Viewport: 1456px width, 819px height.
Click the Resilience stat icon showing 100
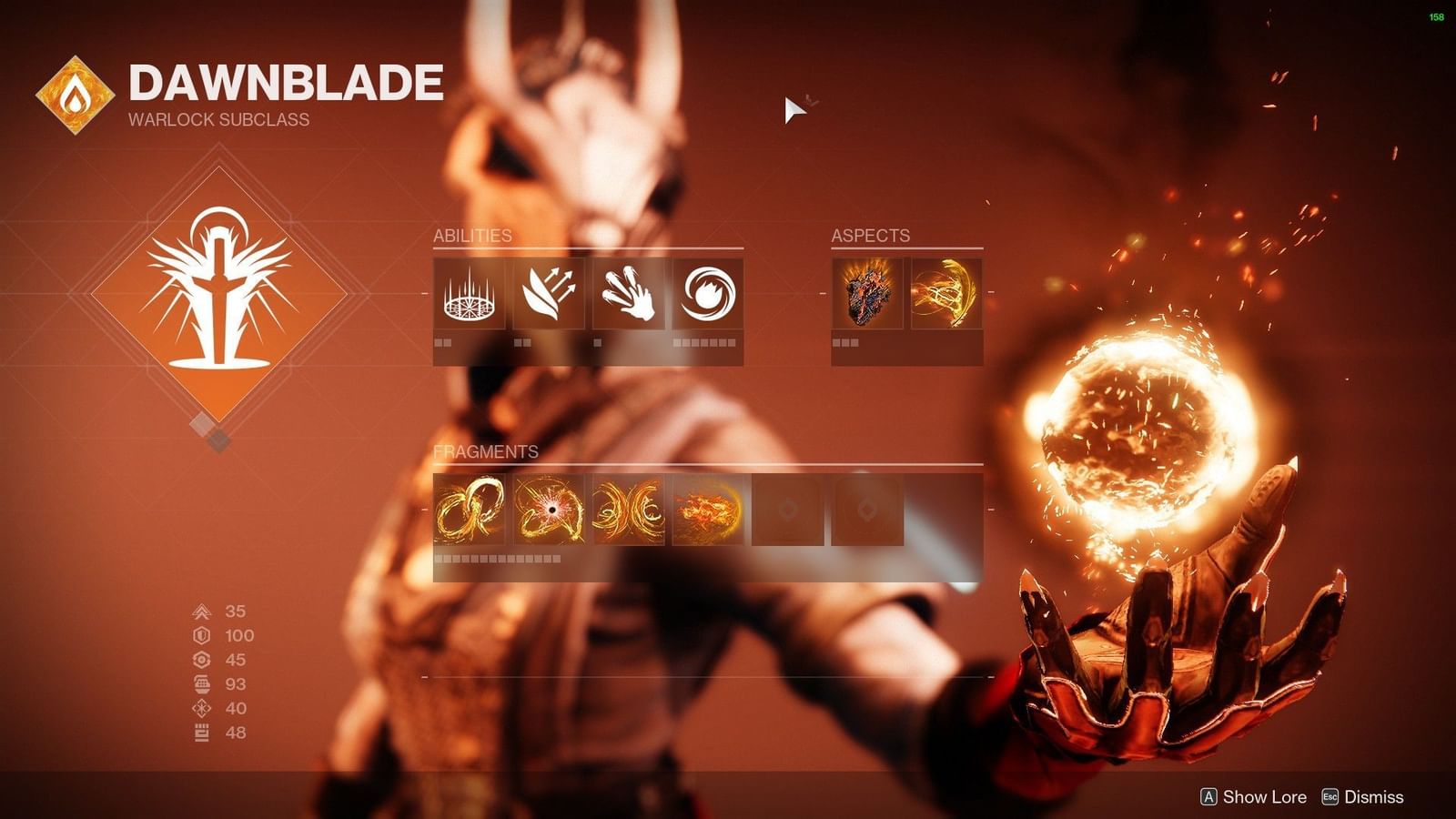click(x=201, y=637)
